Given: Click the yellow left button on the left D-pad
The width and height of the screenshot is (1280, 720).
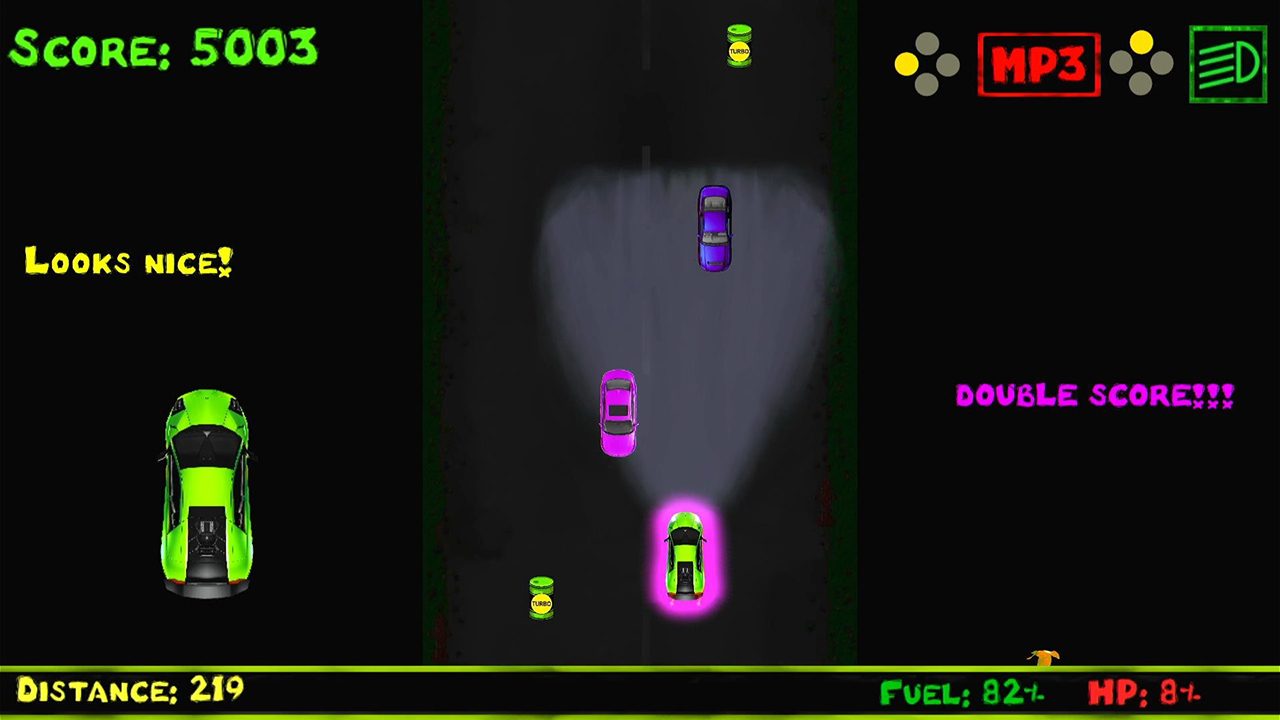Looking at the screenshot, I should click(x=906, y=64).
